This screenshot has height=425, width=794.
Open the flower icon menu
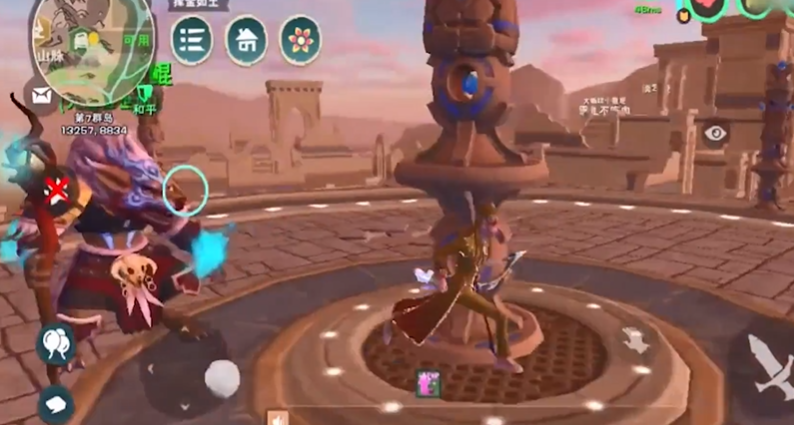pos(300,40)
